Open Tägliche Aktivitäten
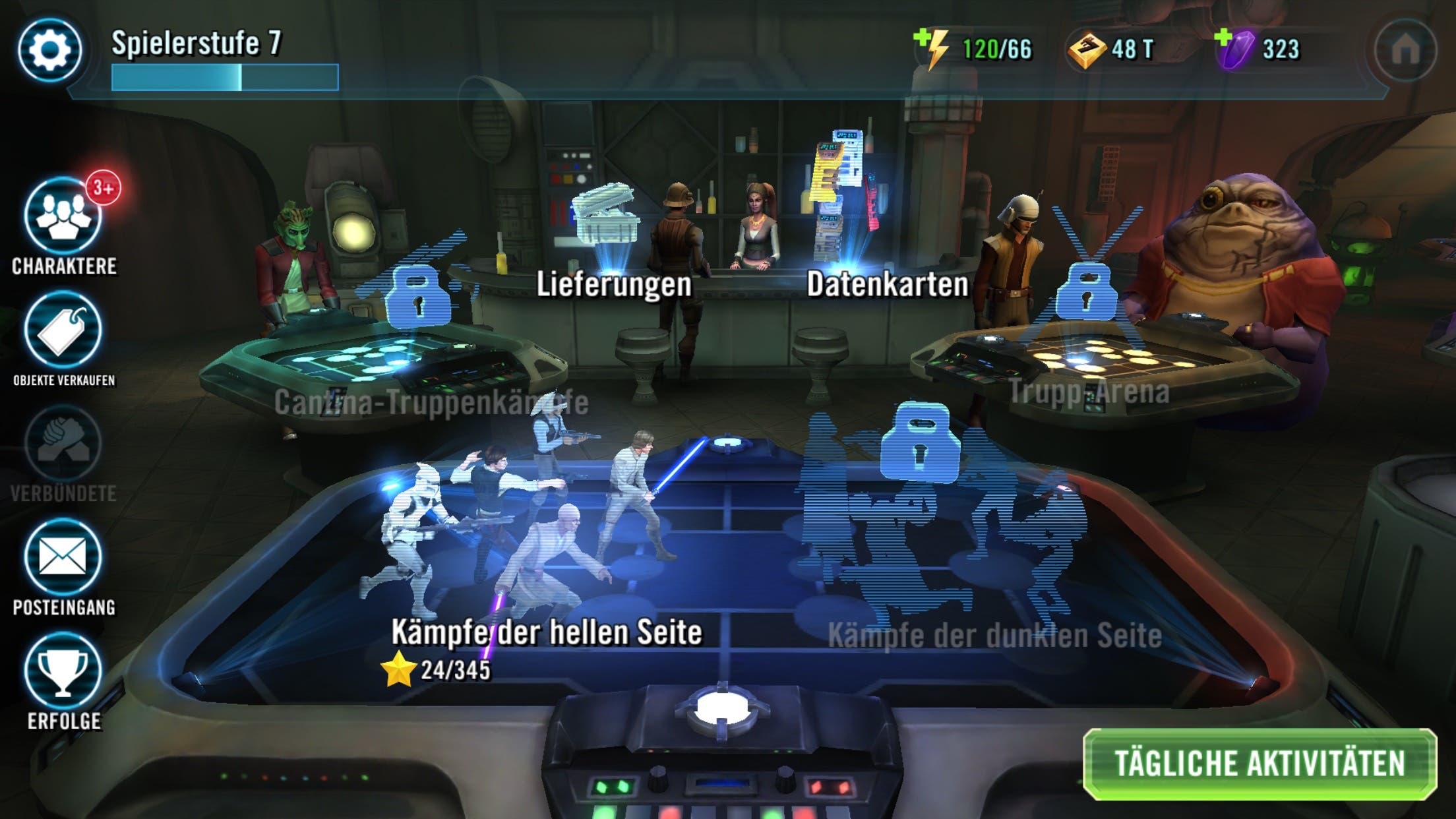Screen dimensions: 1456x819 [1259, 764]
